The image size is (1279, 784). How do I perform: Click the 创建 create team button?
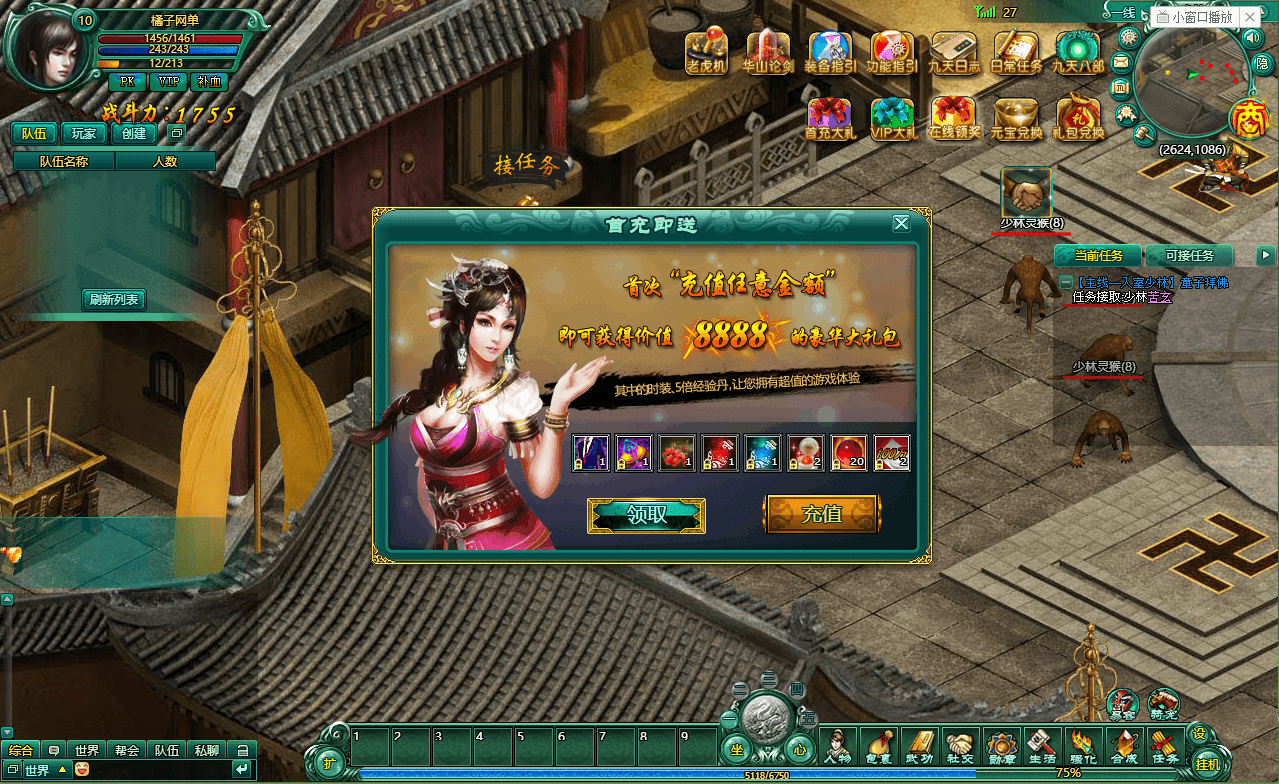pos(134,133)
